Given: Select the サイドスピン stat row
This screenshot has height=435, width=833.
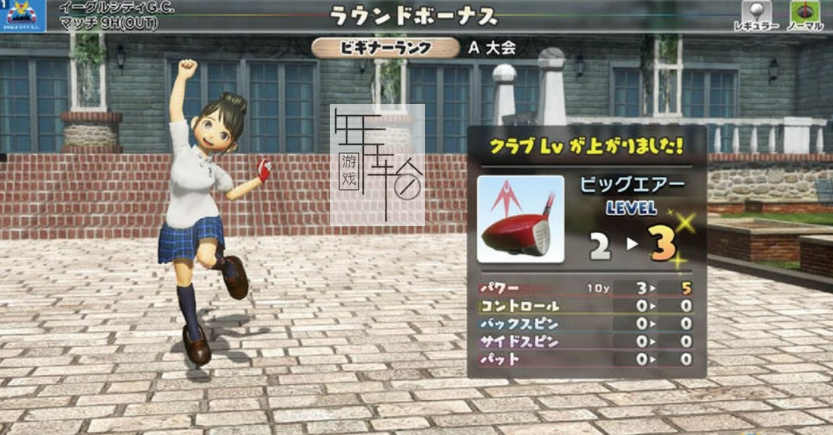Looking at the screenshot, I should click(x=587, y=341).
